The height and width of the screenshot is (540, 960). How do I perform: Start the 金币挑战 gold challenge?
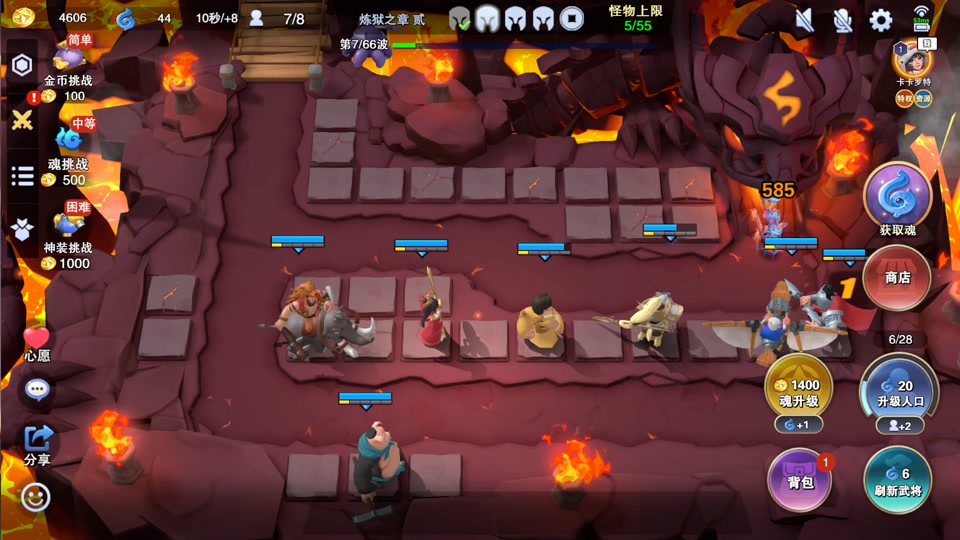tap(68, 68)
